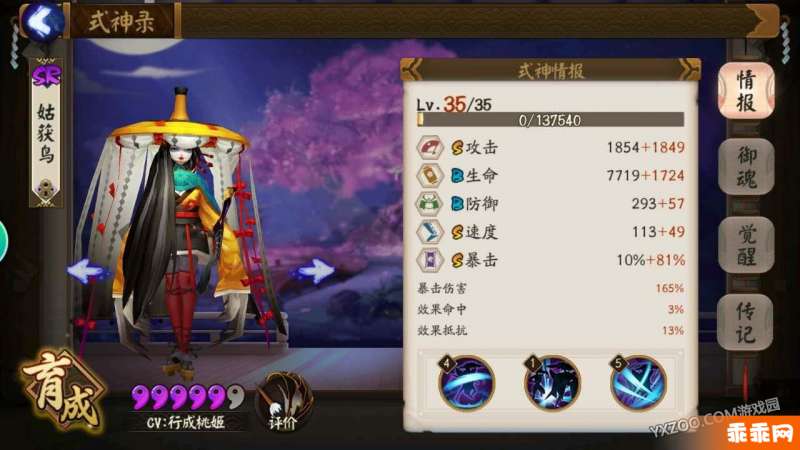Tap the 暴击 critical stat icon

tap(430, 260)
